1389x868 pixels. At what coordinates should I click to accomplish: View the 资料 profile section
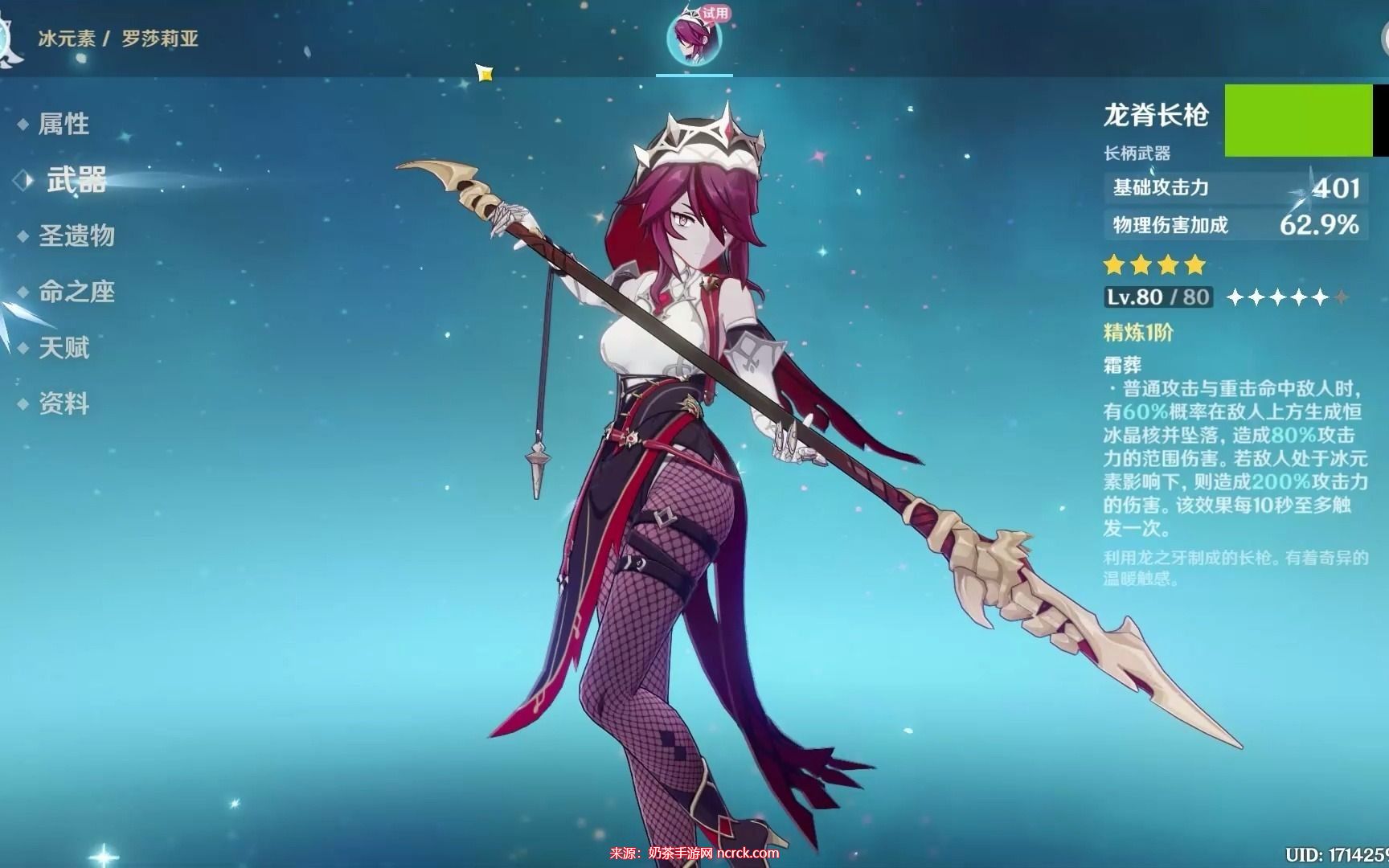click(x=64, y=403)
